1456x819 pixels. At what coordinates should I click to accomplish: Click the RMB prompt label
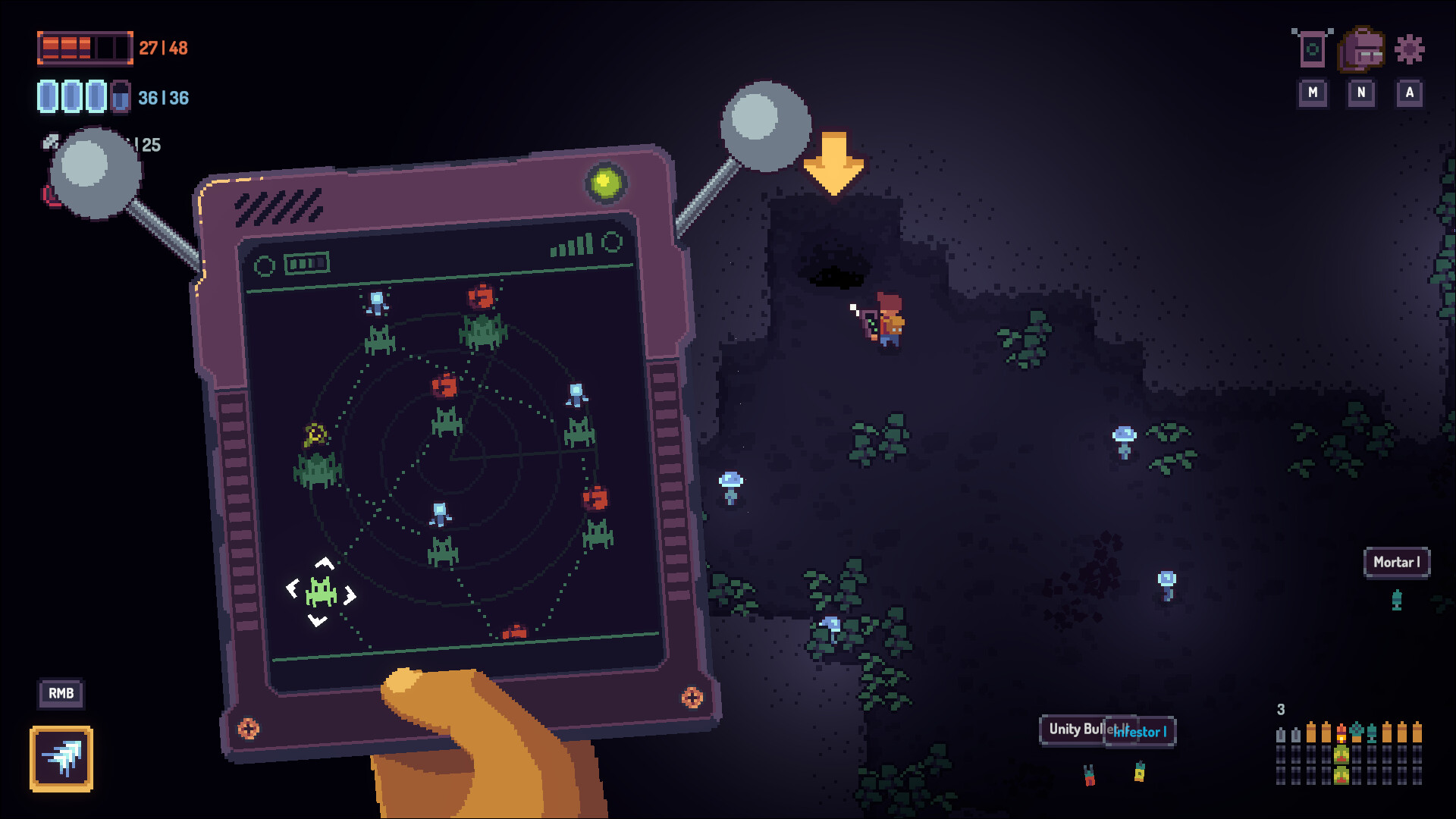(61, 693)
